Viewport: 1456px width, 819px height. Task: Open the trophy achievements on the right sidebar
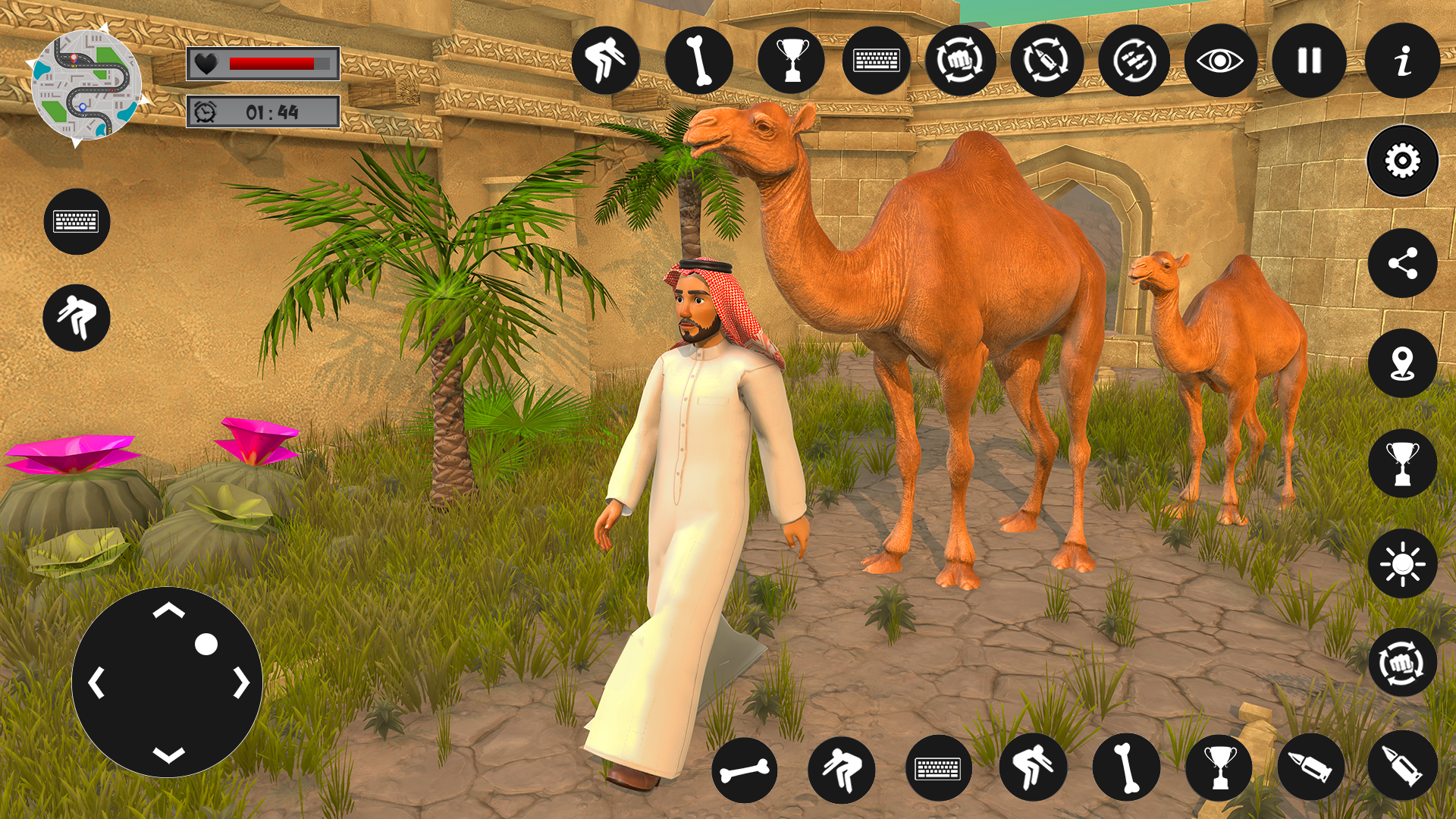click(1401, 463)
